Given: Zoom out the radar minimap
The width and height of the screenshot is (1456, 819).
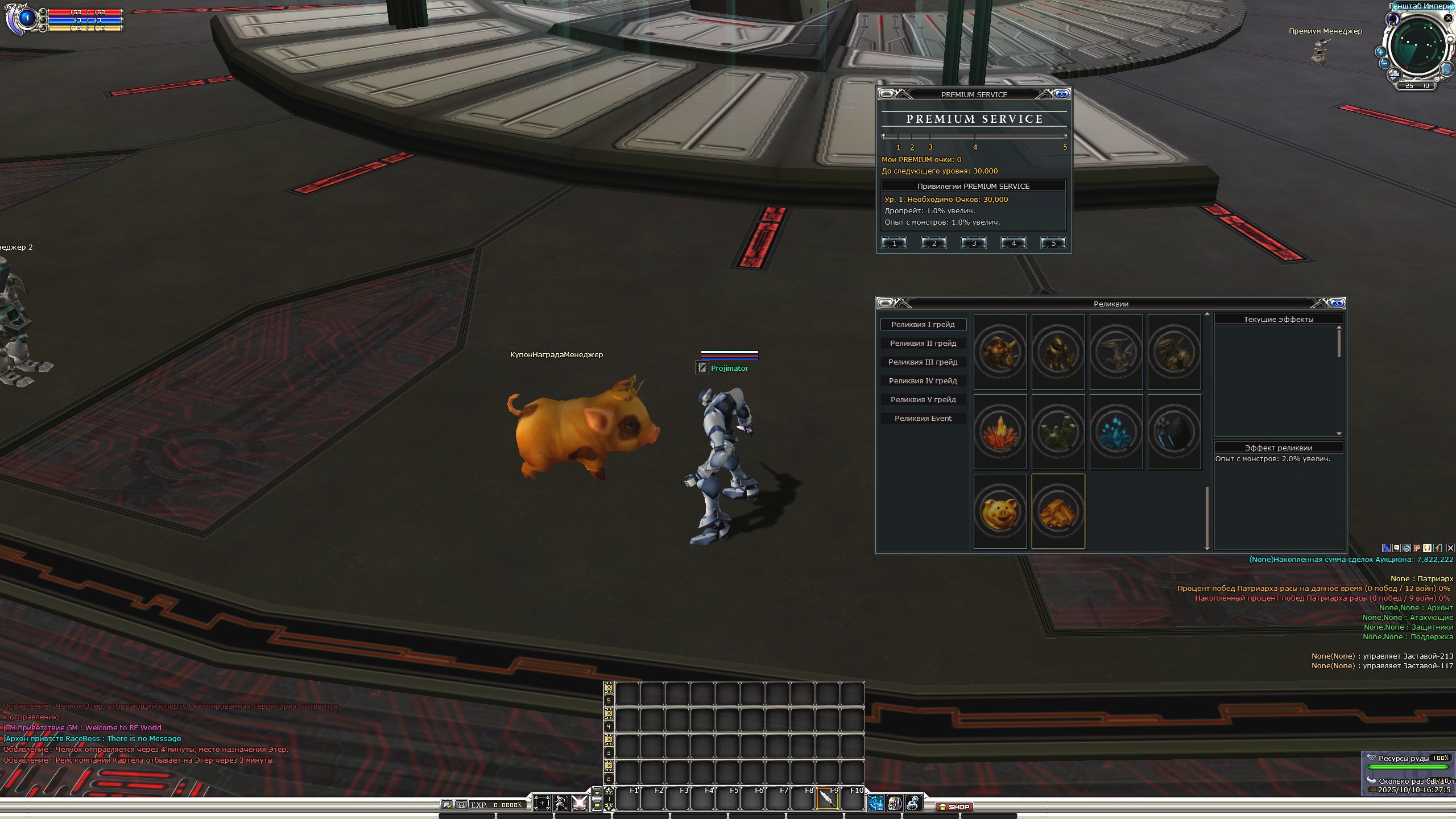Looking at the screenshot, I should click(1385, 63).
